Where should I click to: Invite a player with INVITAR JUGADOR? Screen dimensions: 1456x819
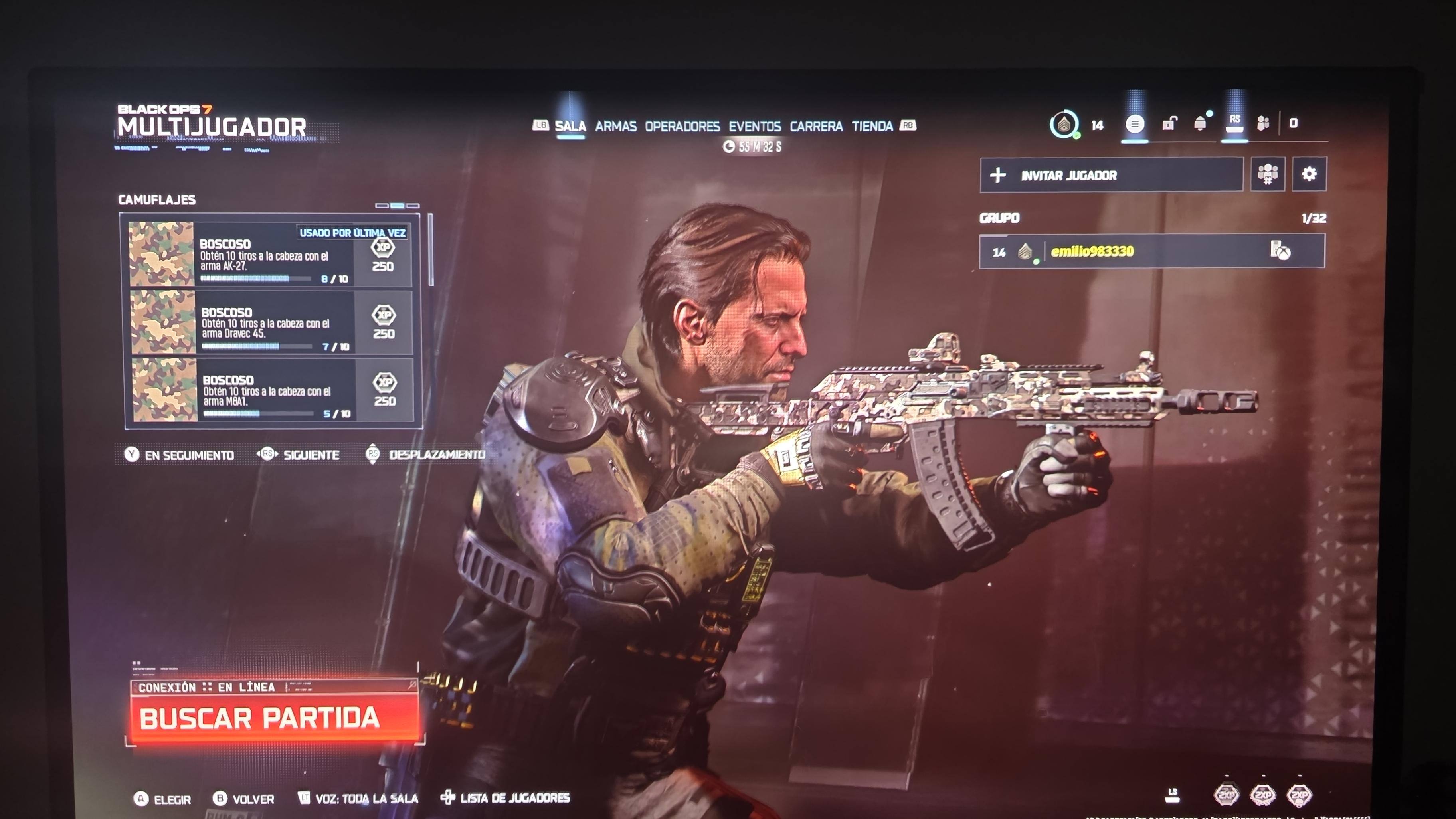point(1111,175)
